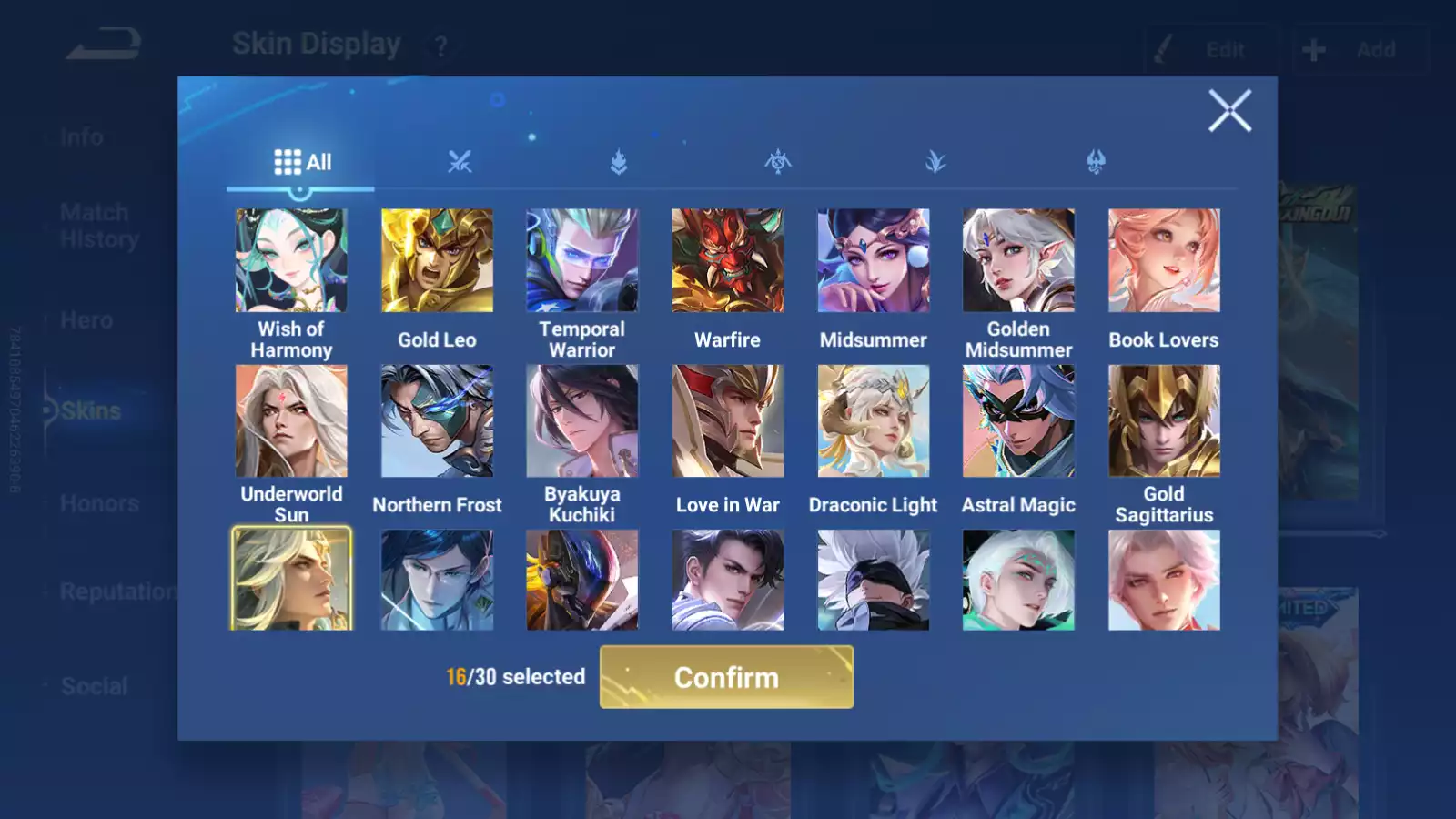Choose the Draconic Light skin

(874, 421)
